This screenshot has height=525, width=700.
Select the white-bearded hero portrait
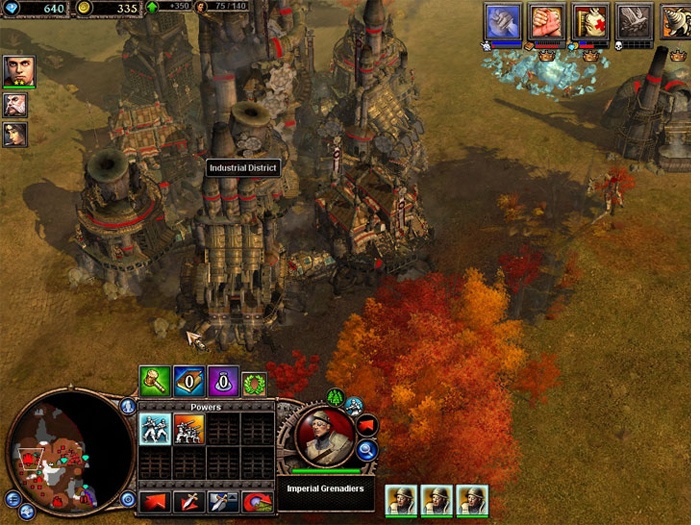pyautogui.click(x=15, y=104)
